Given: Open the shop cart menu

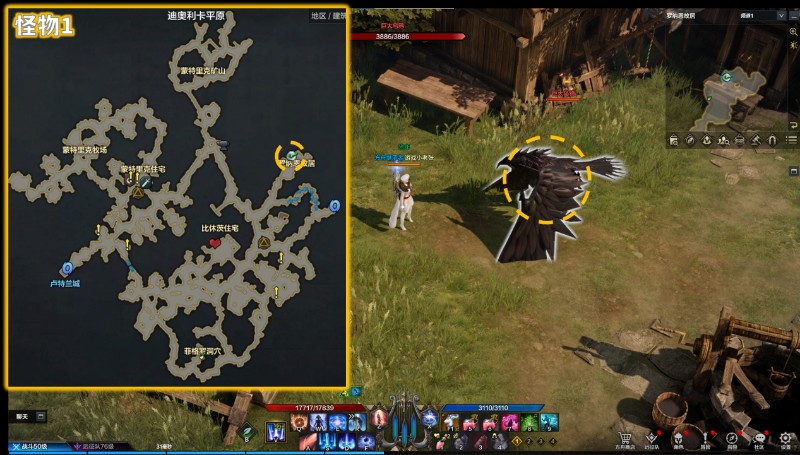Looking at the screenshot, I should 625,437.
